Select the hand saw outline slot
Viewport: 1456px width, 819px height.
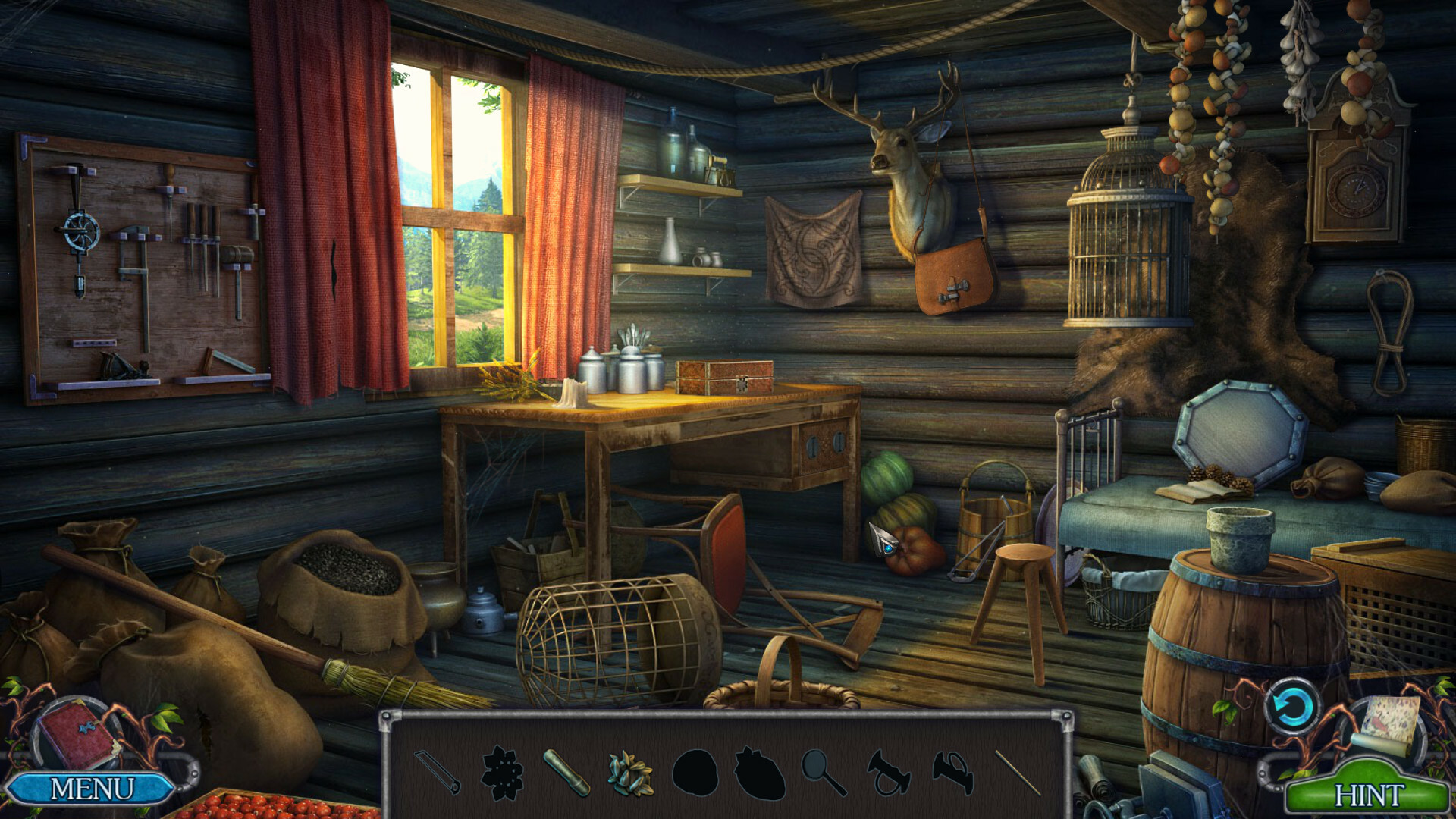tap(438, 772)
